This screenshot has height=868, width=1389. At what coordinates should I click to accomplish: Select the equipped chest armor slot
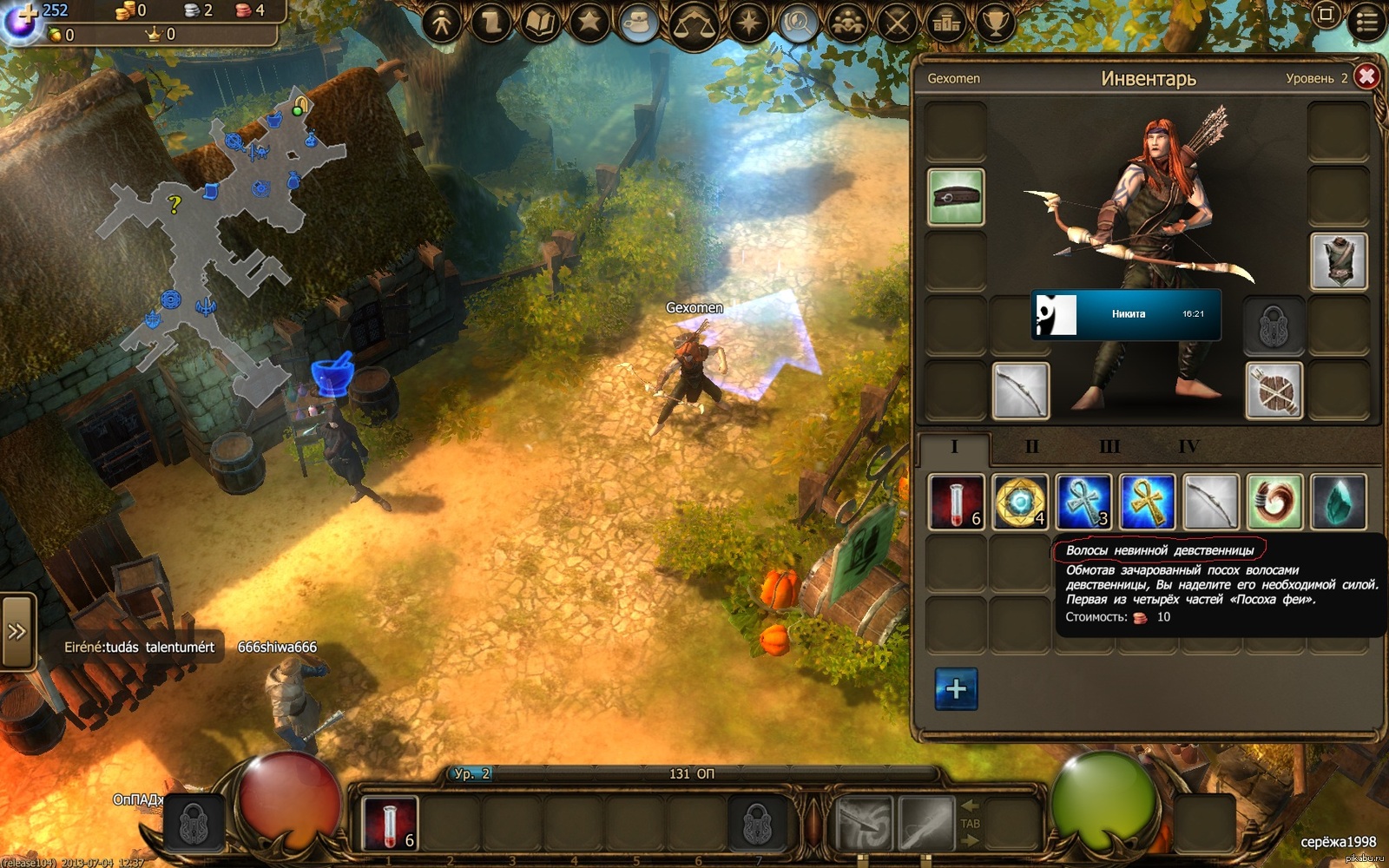click(1338, 260)
